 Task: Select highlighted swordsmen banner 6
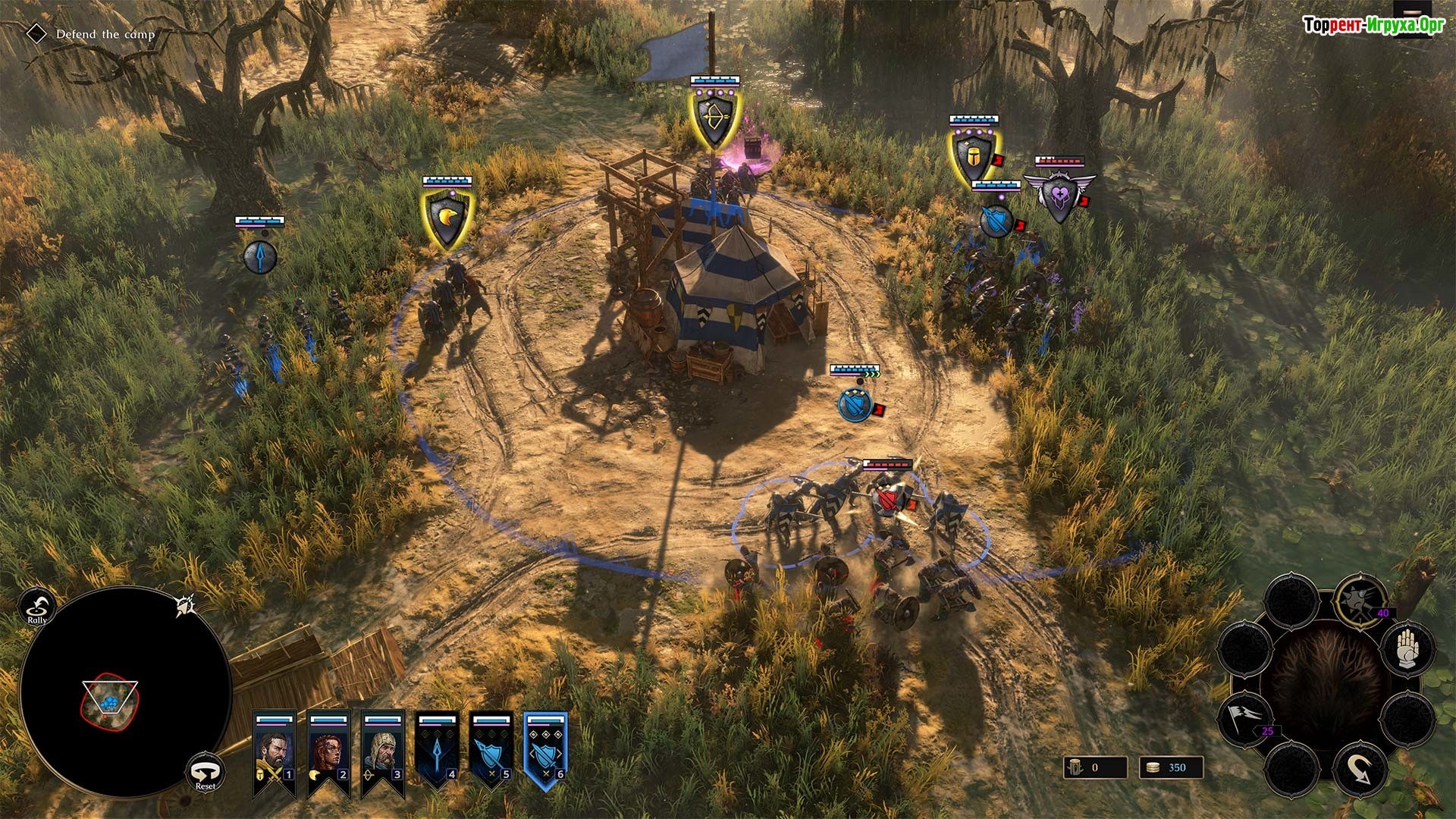pos(545,751)
